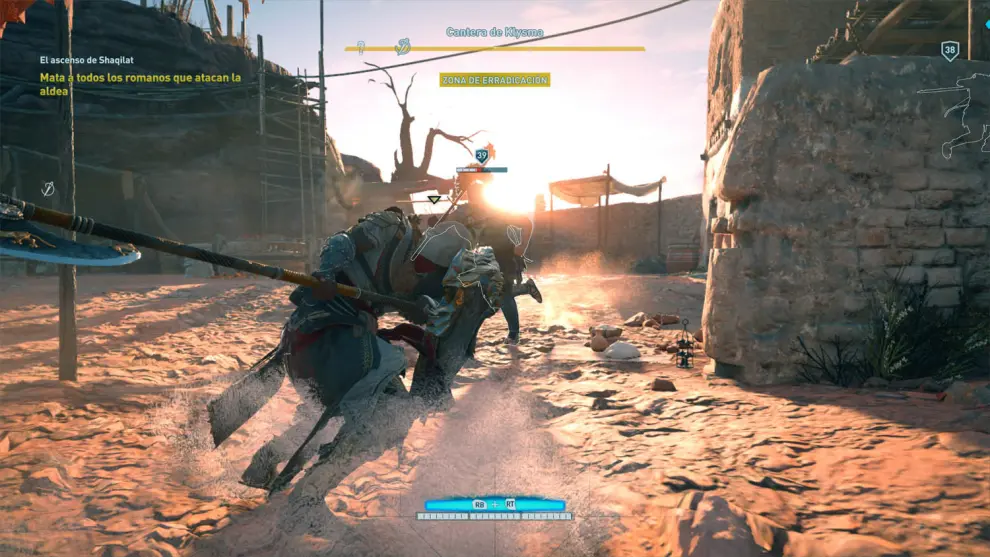The height and width of the screenshot is (557, 990).
Task: Click the level 38 shield badge
Action: tap(950, 50)
